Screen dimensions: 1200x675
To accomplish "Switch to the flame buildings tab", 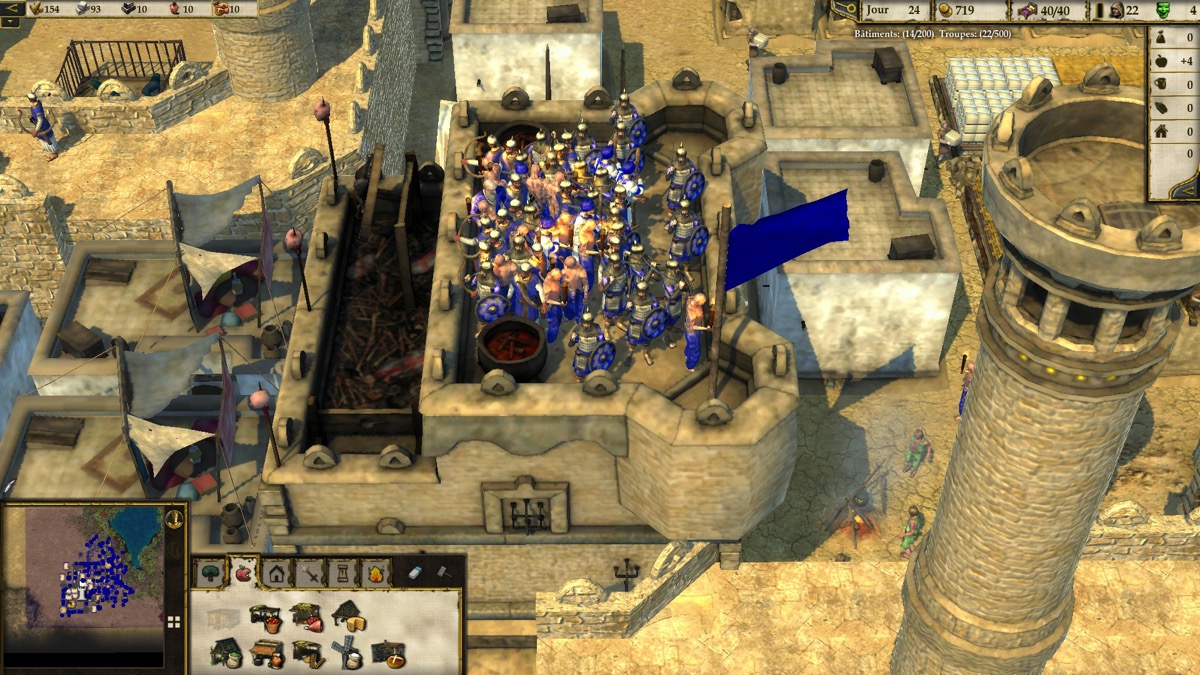I will 376,574.
